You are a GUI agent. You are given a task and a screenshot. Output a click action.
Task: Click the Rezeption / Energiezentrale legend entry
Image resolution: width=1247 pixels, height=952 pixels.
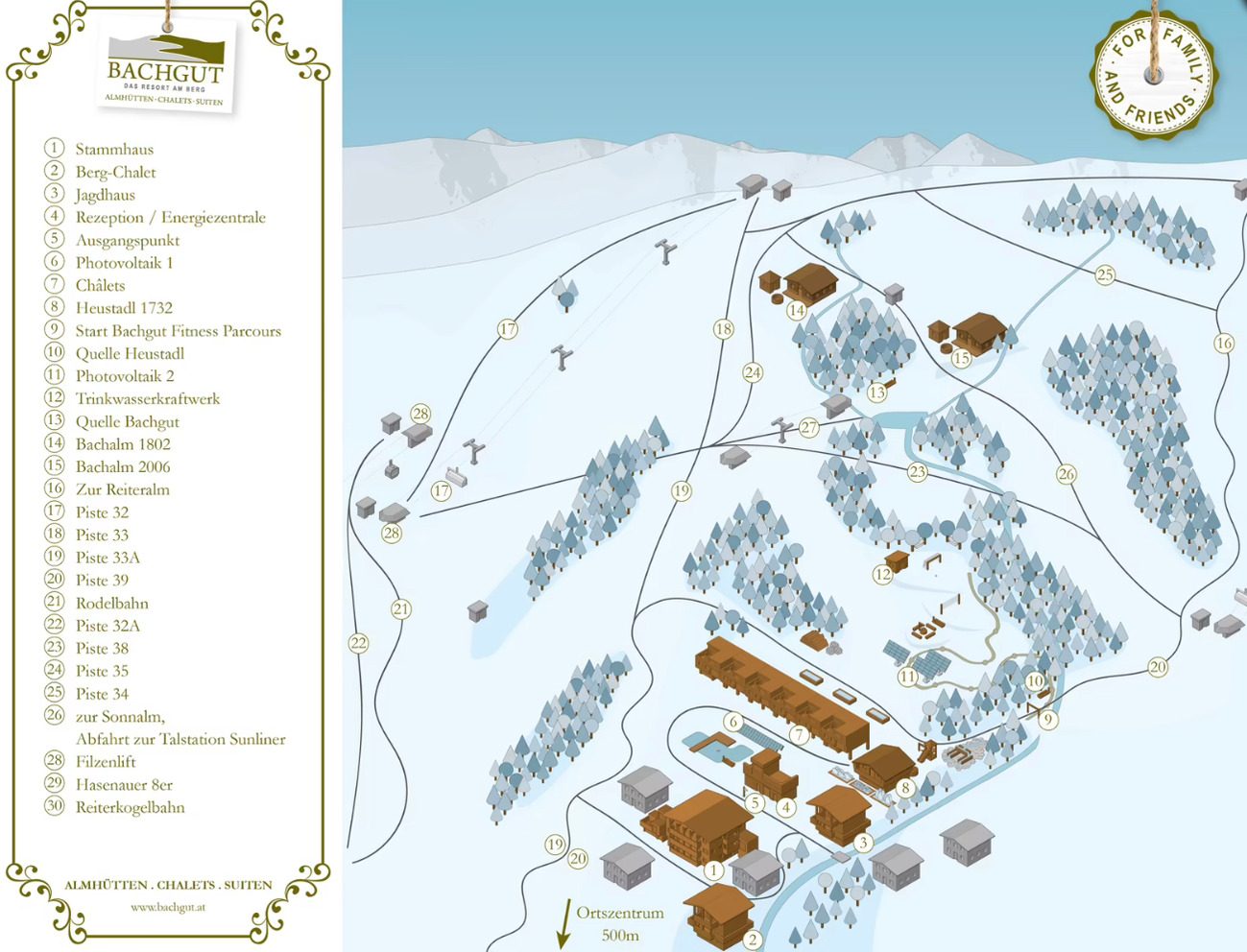pos(170,217)
